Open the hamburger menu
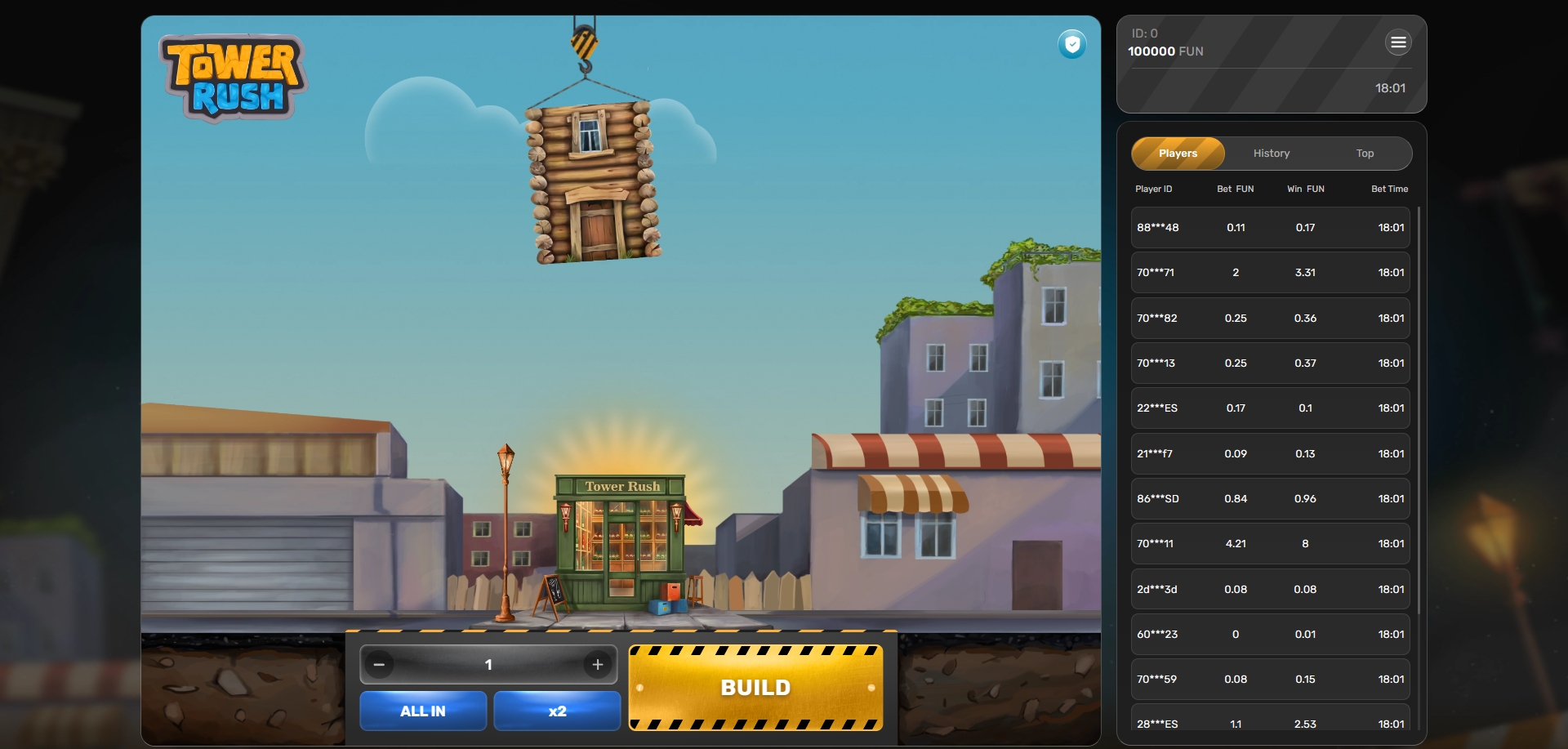The height and width of the screenshot is (749, 1568). coord(1398,42)
